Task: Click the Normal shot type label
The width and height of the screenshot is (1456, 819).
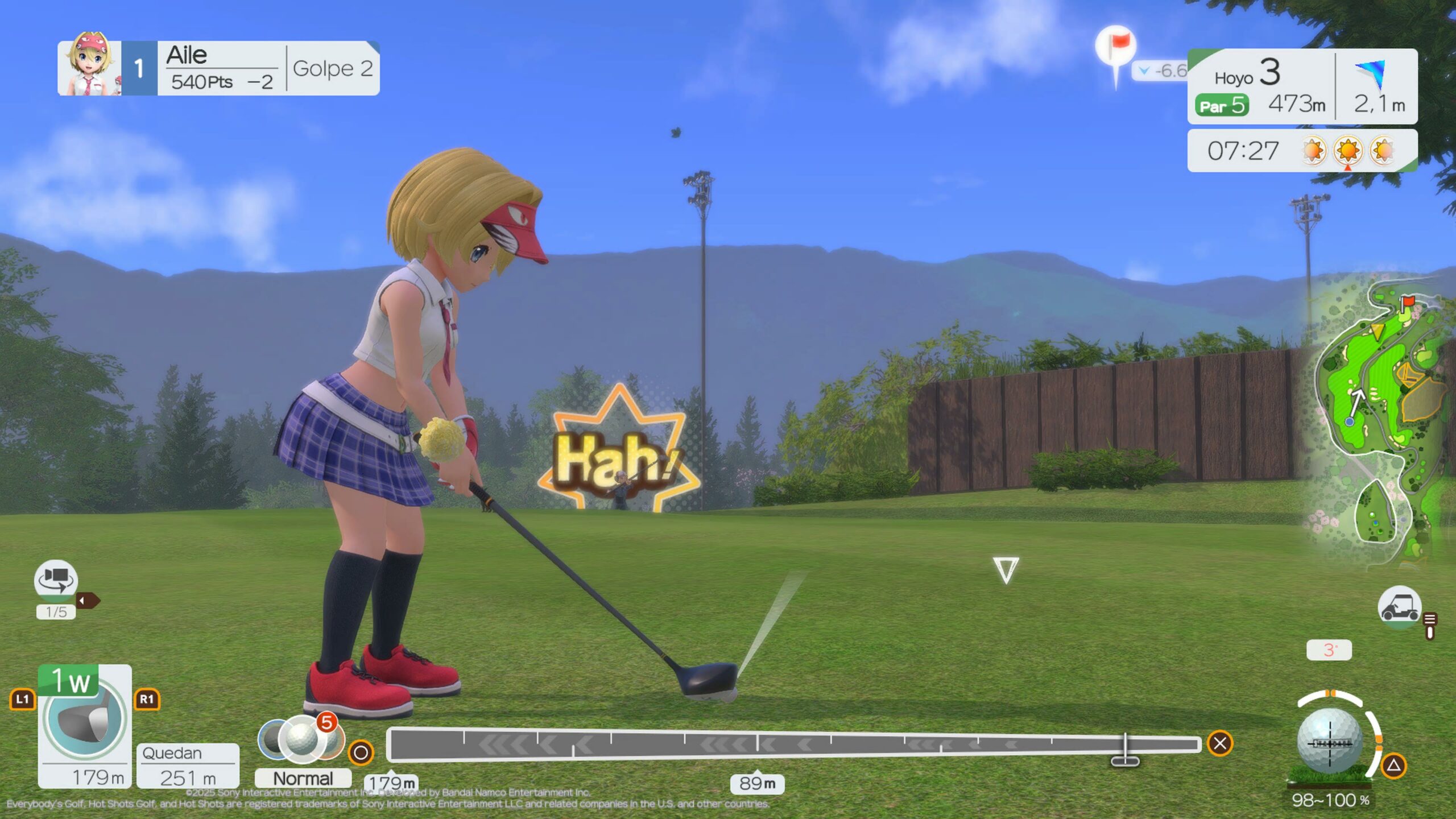Action: [303, 778]
